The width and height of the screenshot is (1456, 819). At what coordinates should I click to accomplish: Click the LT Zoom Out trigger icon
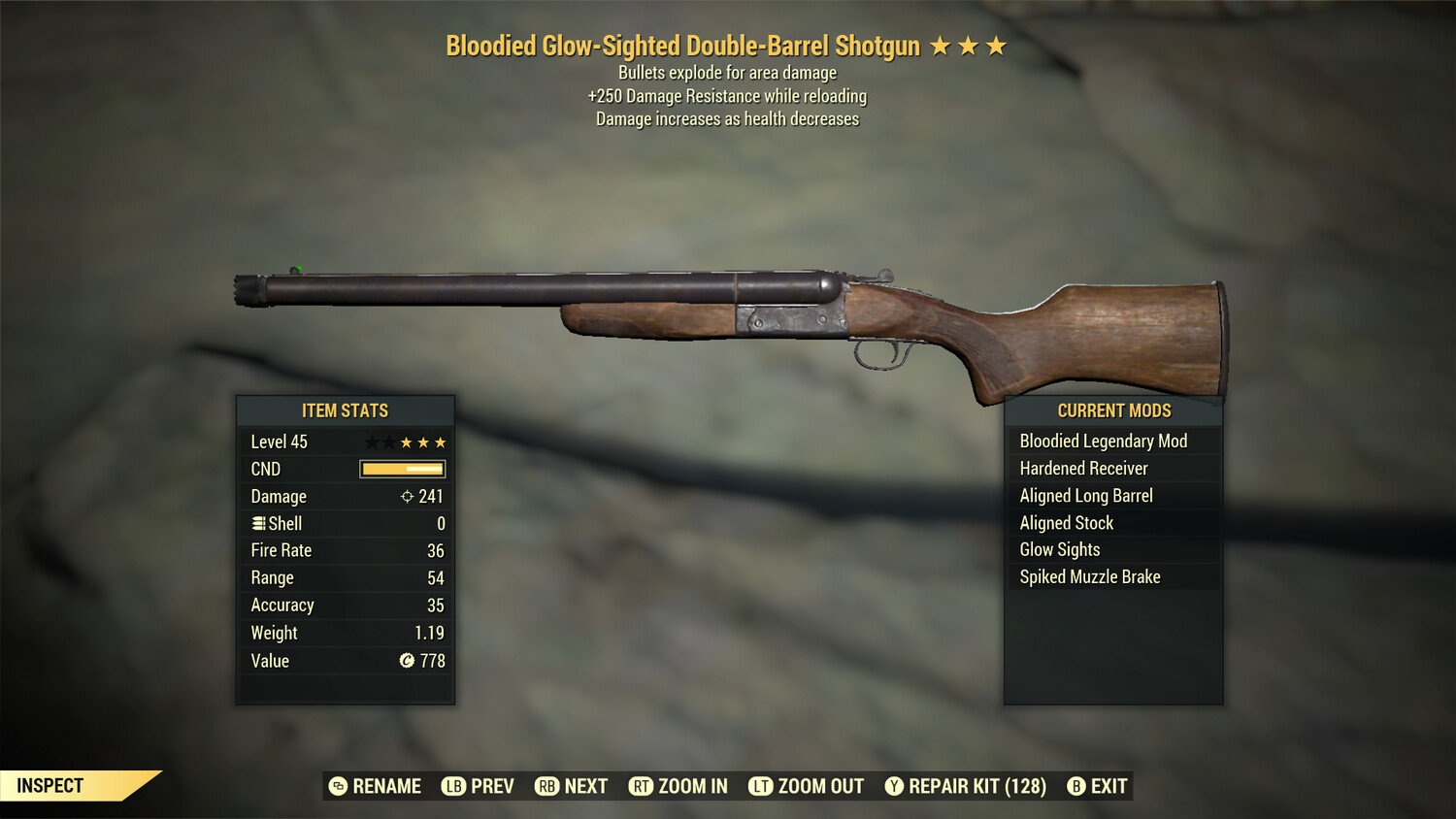[x=763, y=786]
